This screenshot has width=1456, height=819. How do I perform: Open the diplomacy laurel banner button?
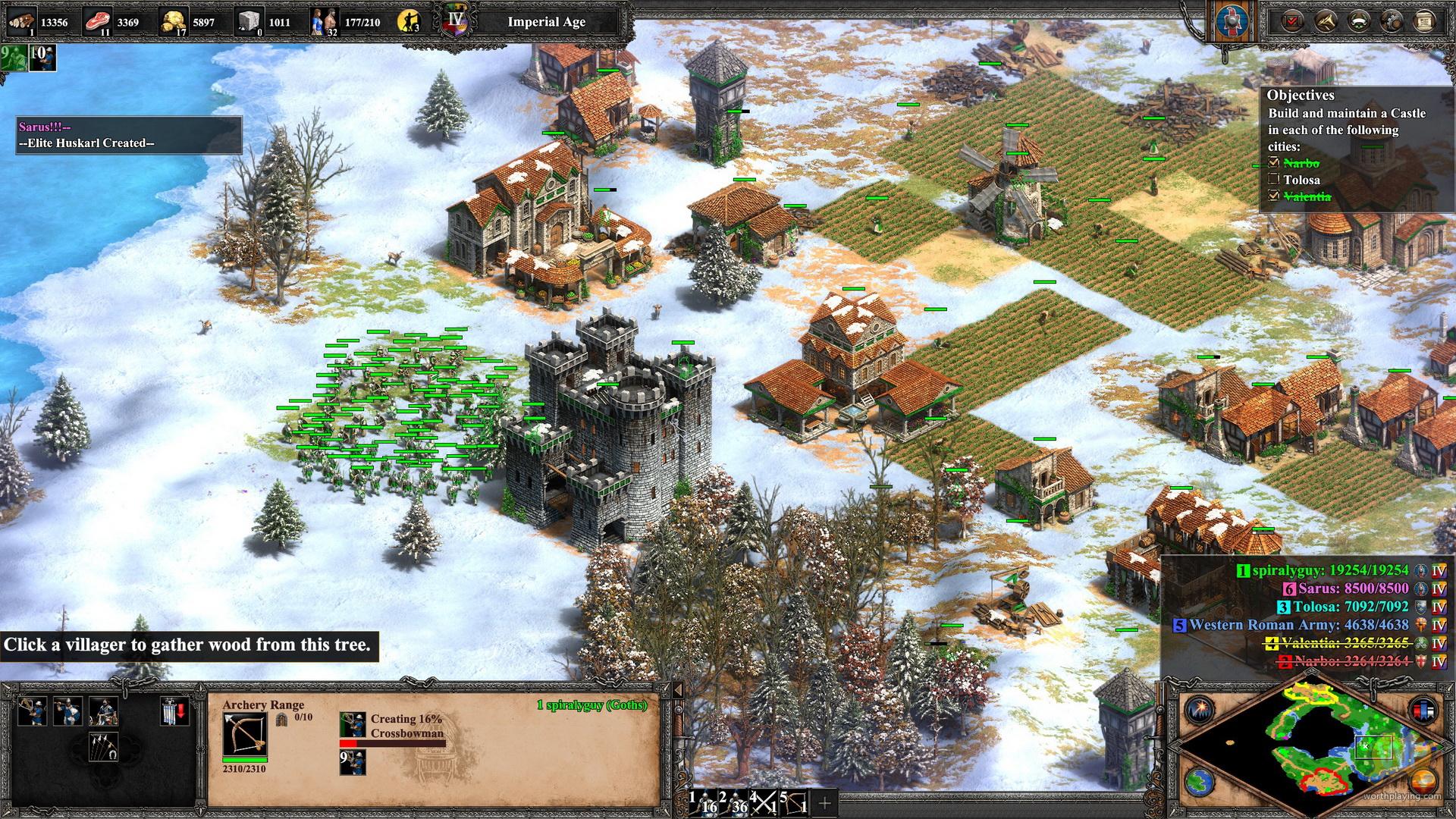pos(1359,20)
